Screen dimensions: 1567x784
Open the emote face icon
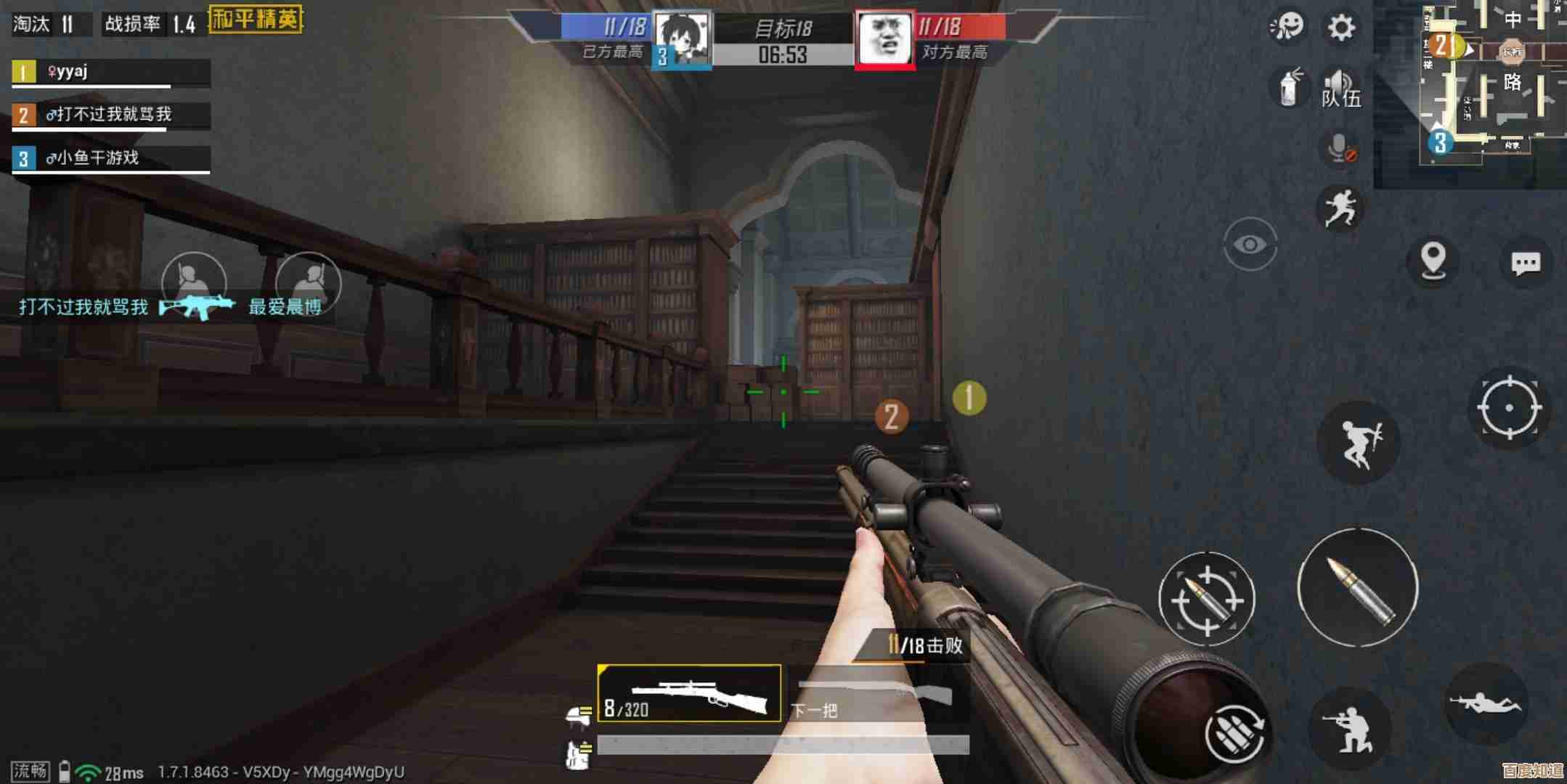pos(1287,28)
